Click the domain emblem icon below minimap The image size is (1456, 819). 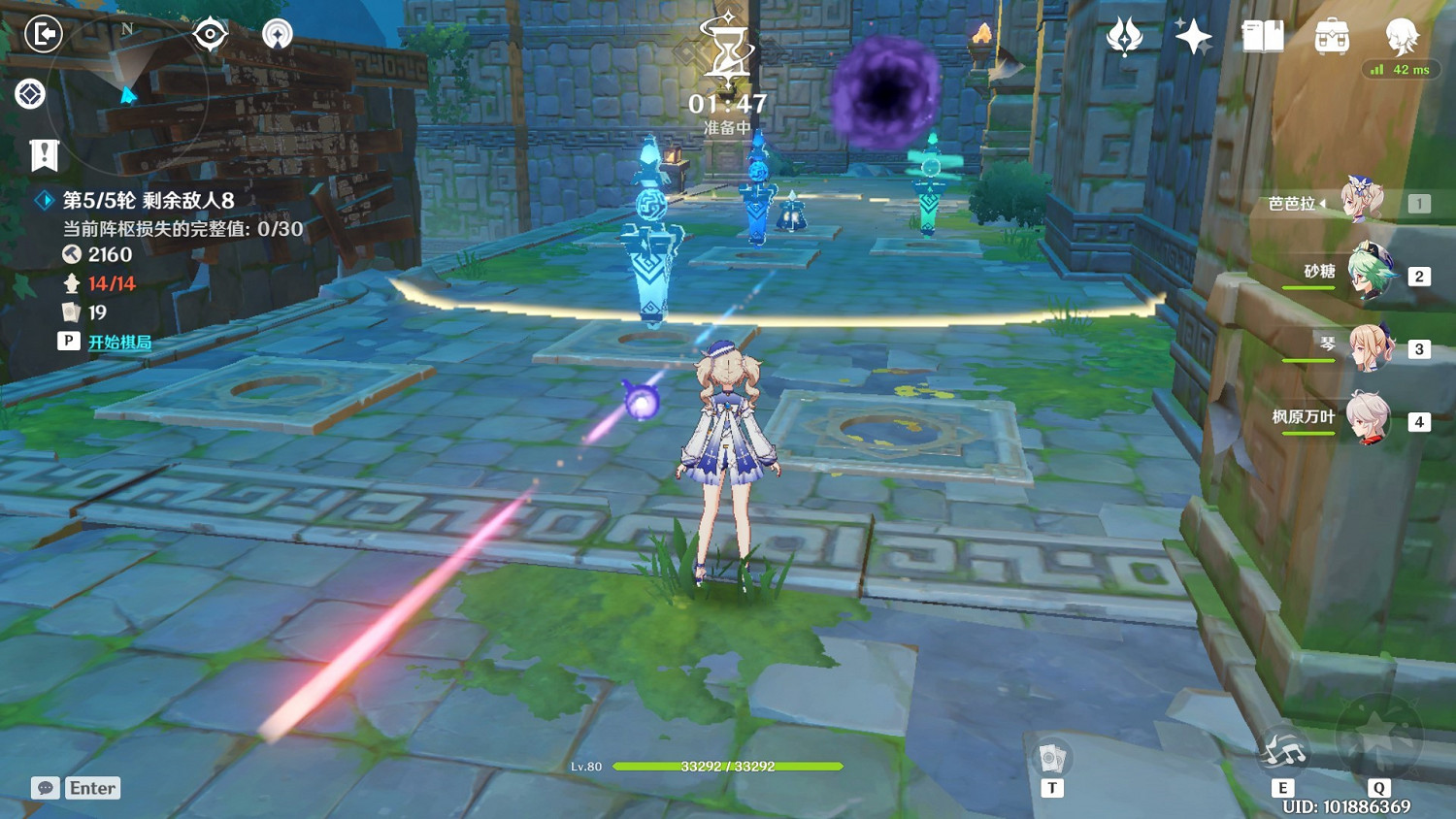pyautogui.click(x=28, y=94)
